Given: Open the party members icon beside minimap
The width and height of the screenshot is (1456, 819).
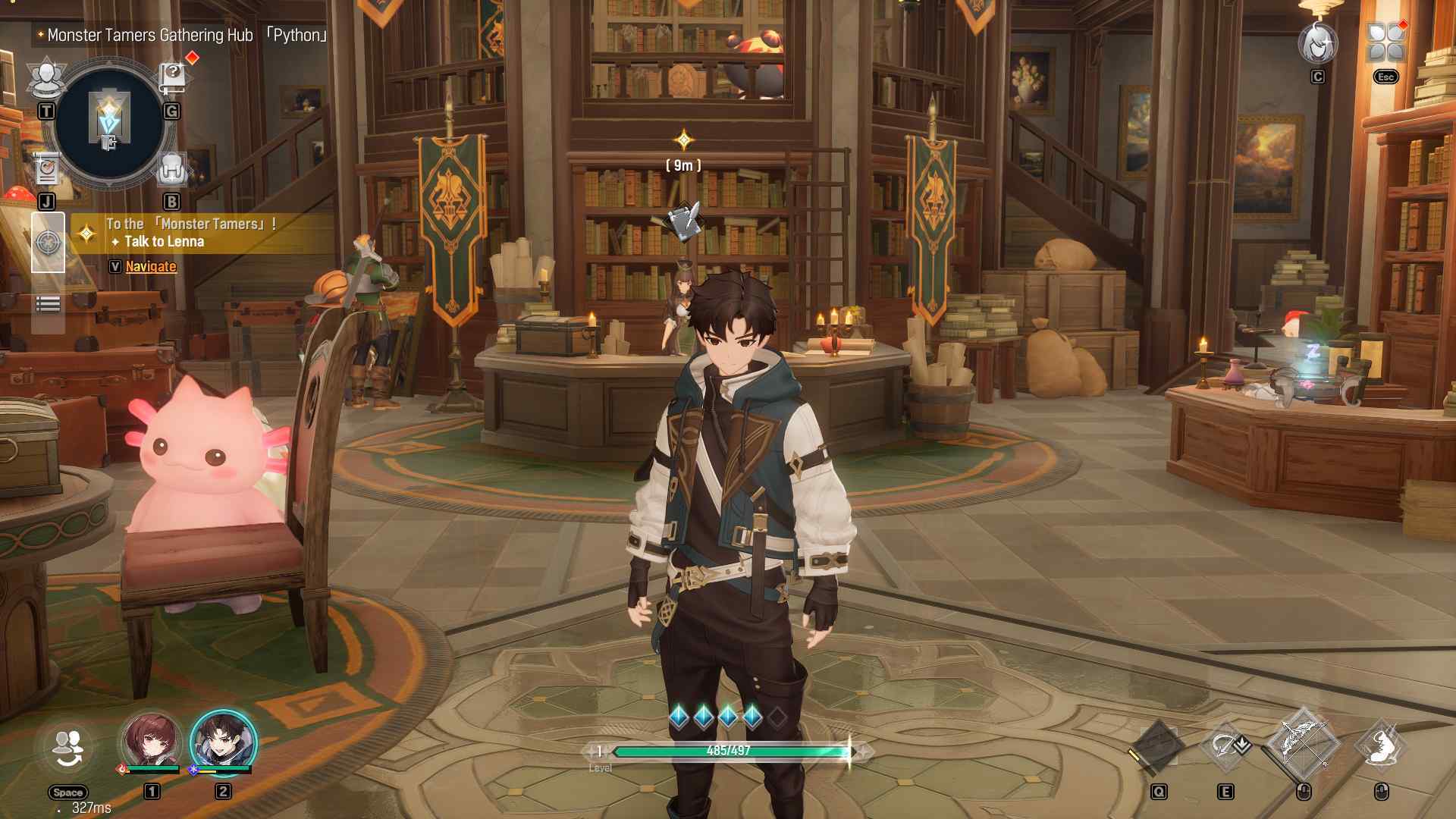Looking at the screenshot, I should [46, 78].
